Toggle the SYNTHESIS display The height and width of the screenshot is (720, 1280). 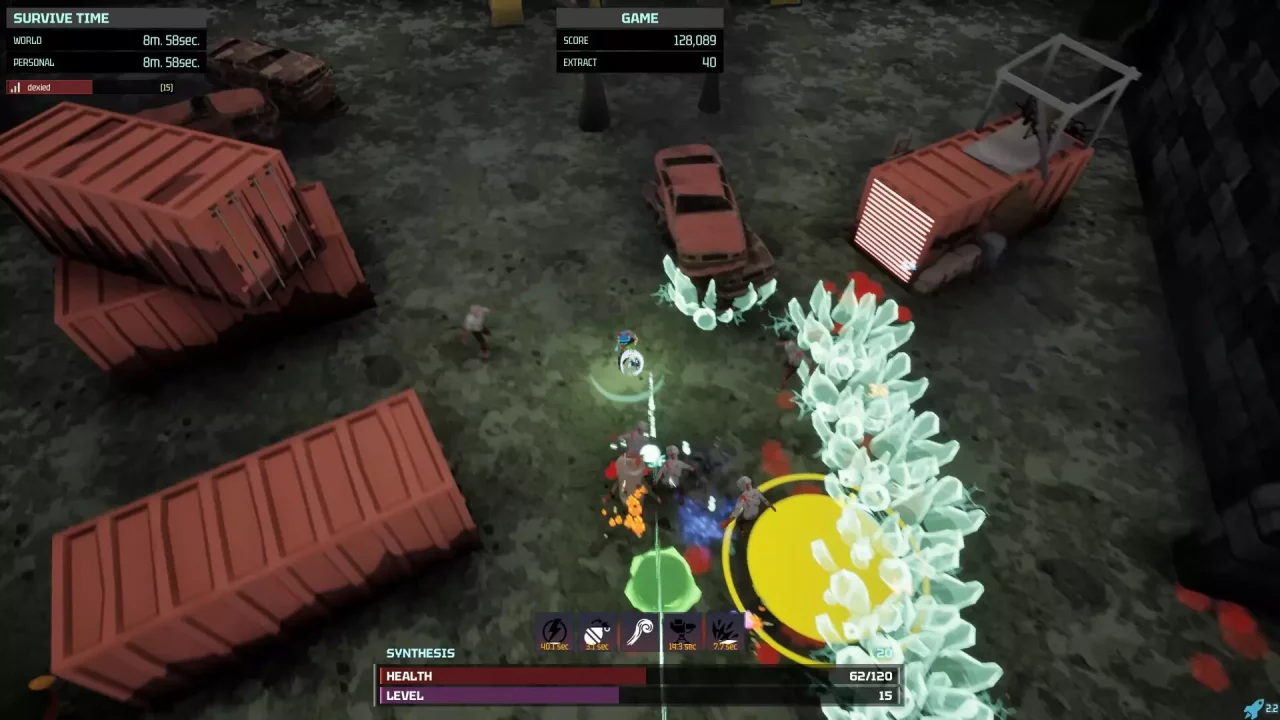(x=421, y=653)
